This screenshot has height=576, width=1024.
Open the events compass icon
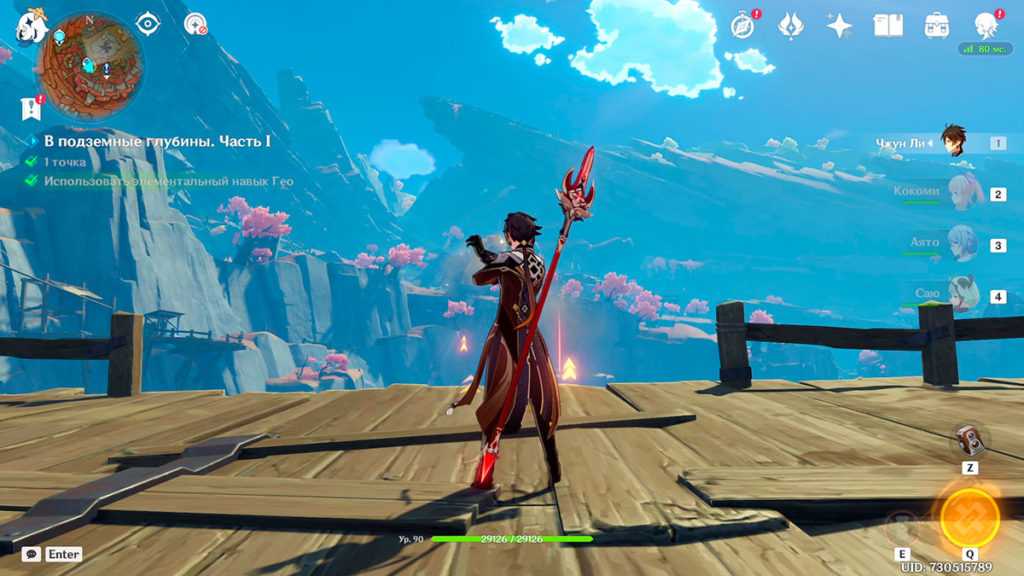(x=743, y=25)
